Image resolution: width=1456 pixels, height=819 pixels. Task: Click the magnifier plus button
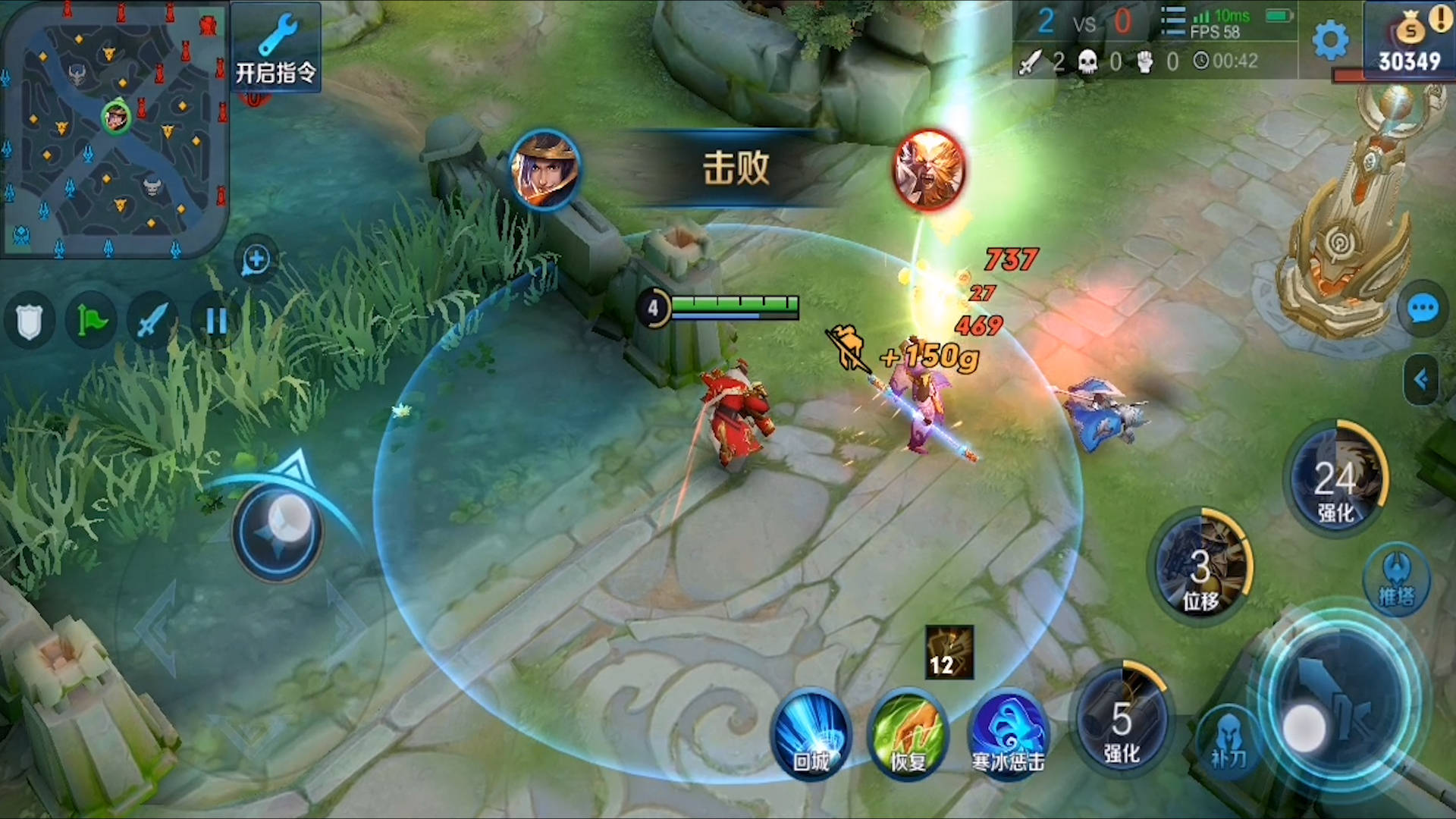coord(256,260)
